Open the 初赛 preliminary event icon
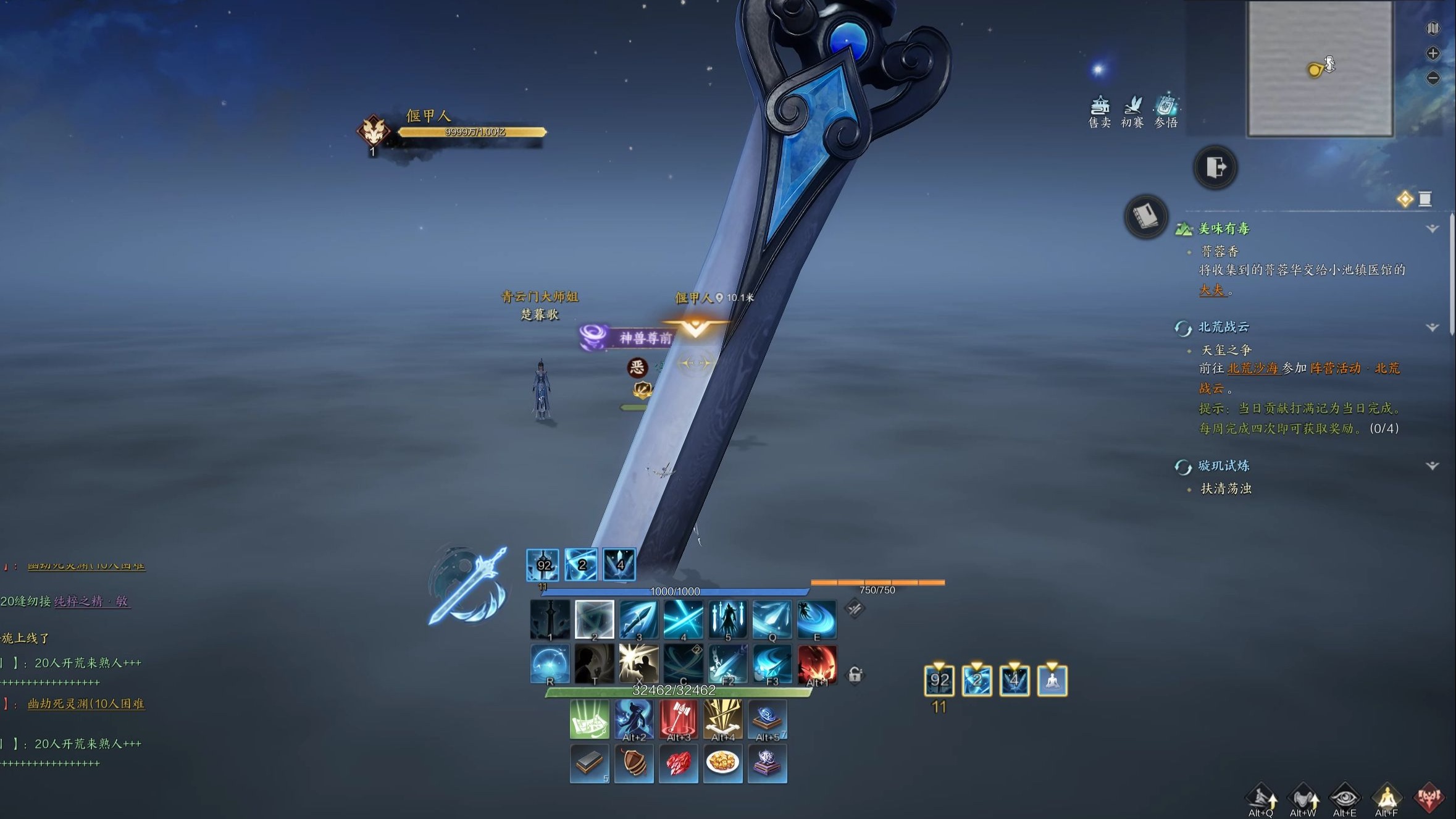Screen dimensions: 1456x819 1132,112
